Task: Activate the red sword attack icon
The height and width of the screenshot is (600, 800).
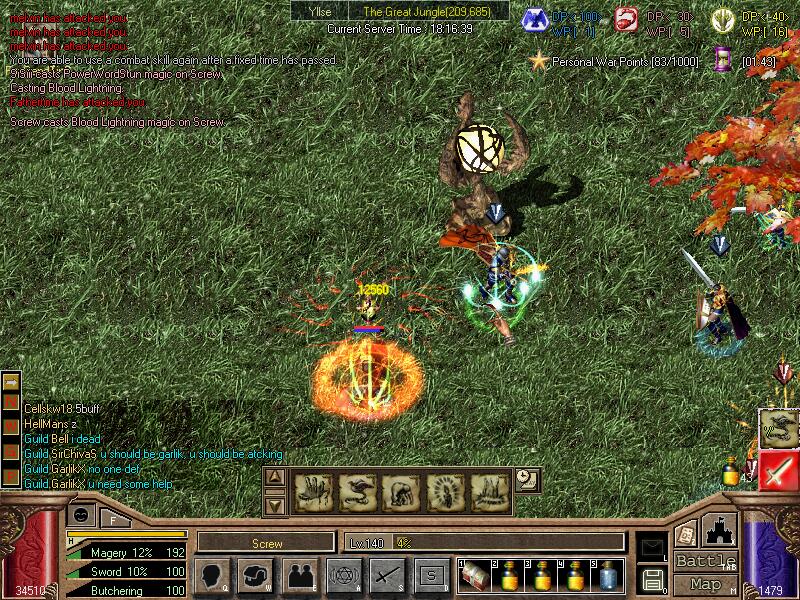Action: (779, 469)
